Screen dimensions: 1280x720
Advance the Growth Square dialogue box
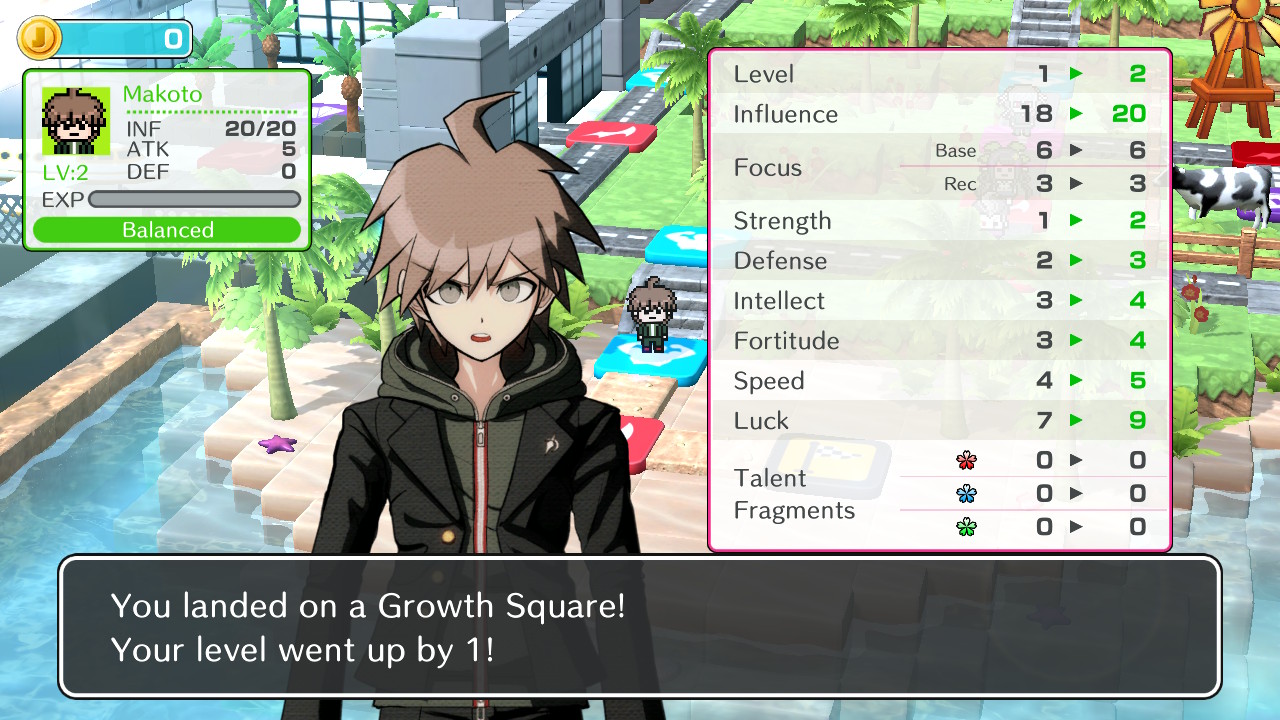640,627
